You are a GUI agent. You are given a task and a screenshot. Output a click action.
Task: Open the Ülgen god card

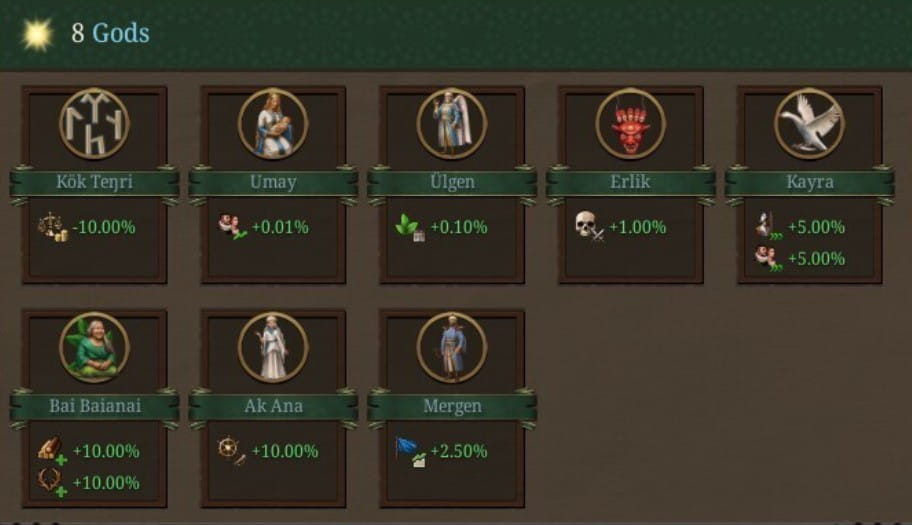coord(452,183)
